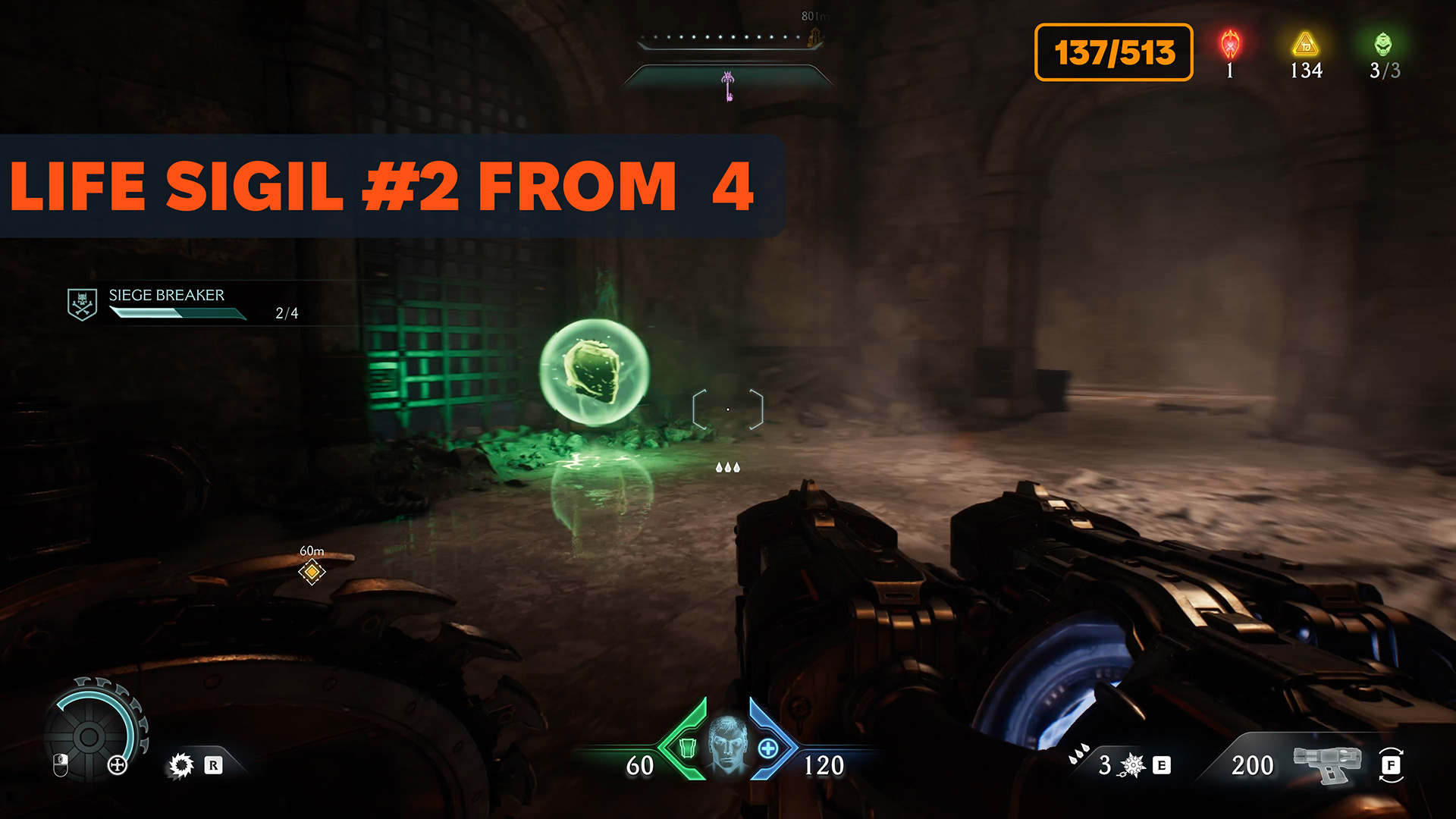This screenshot has width=1456, height=819.
Task: Activate the spiked melee ability icon
Action: (181, 765)
